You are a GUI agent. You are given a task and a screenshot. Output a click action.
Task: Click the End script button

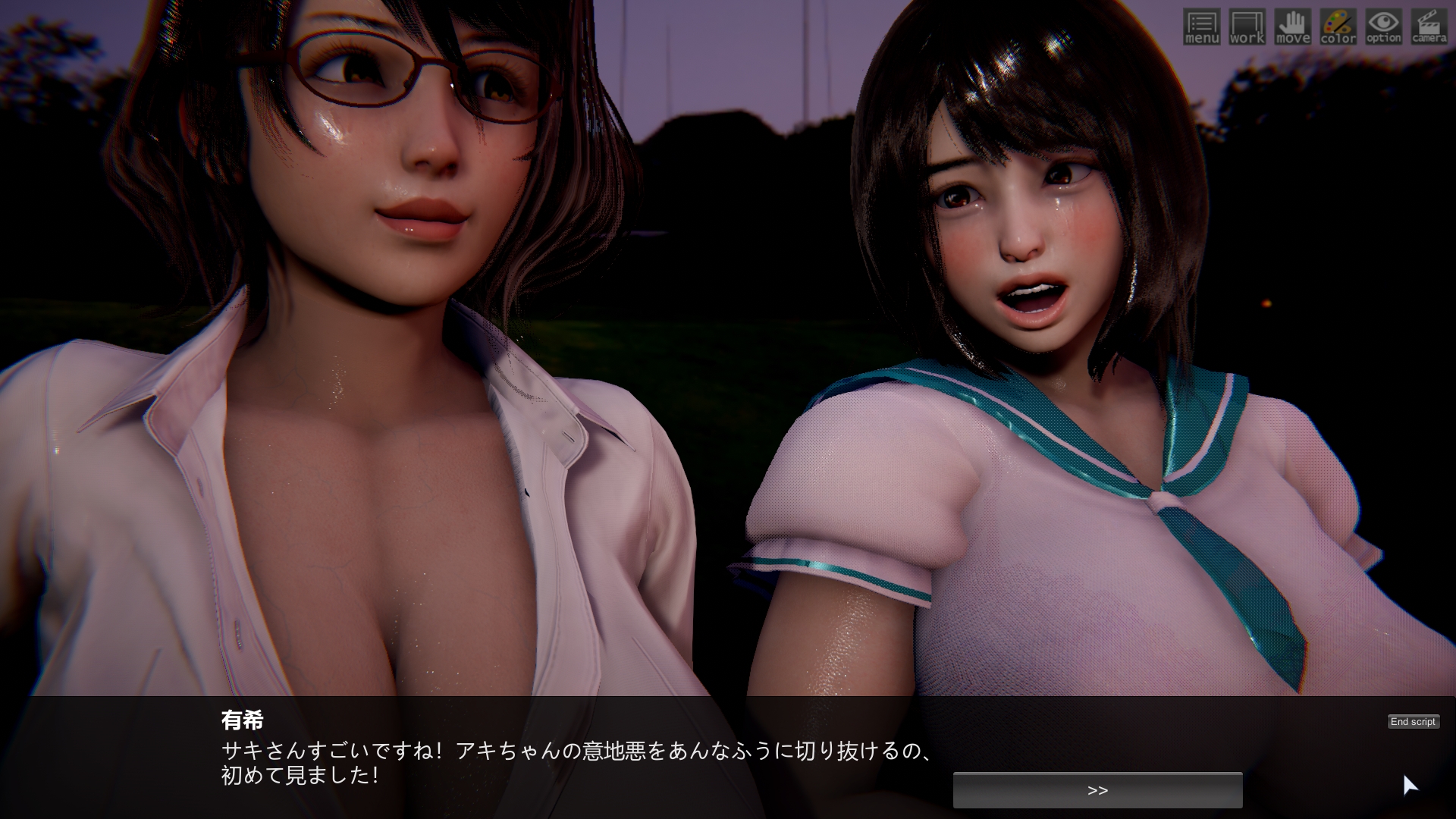(1413, 722)
